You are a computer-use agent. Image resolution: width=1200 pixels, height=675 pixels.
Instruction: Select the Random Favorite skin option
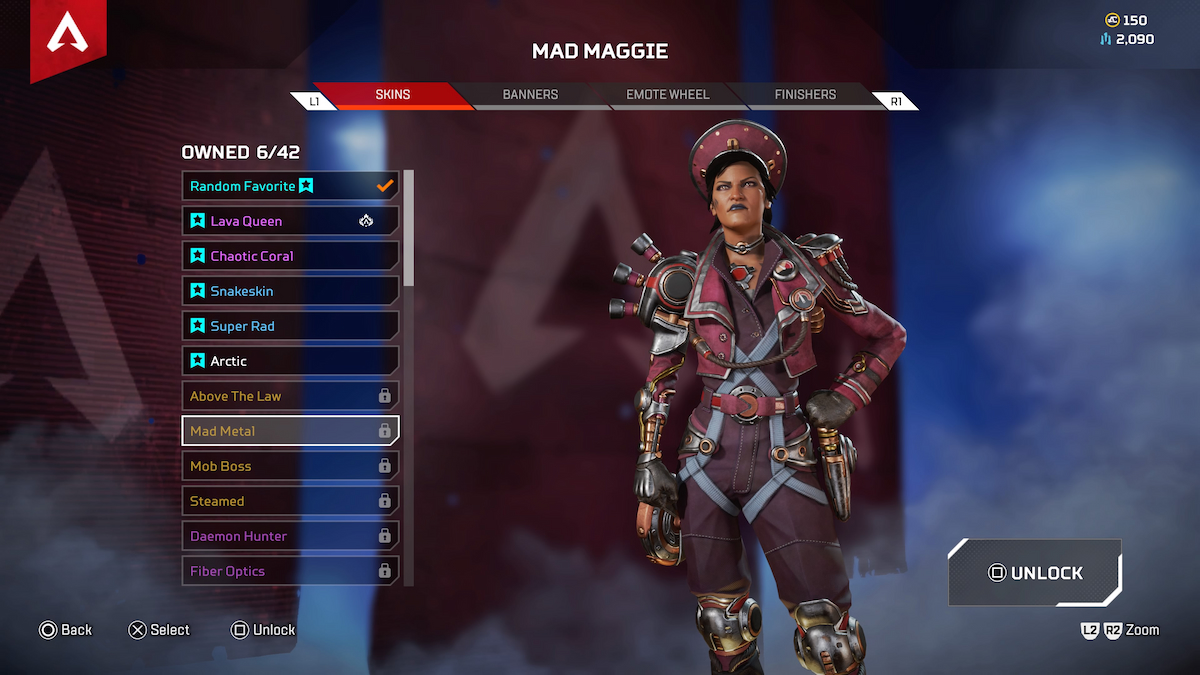(x=290, y=186)
